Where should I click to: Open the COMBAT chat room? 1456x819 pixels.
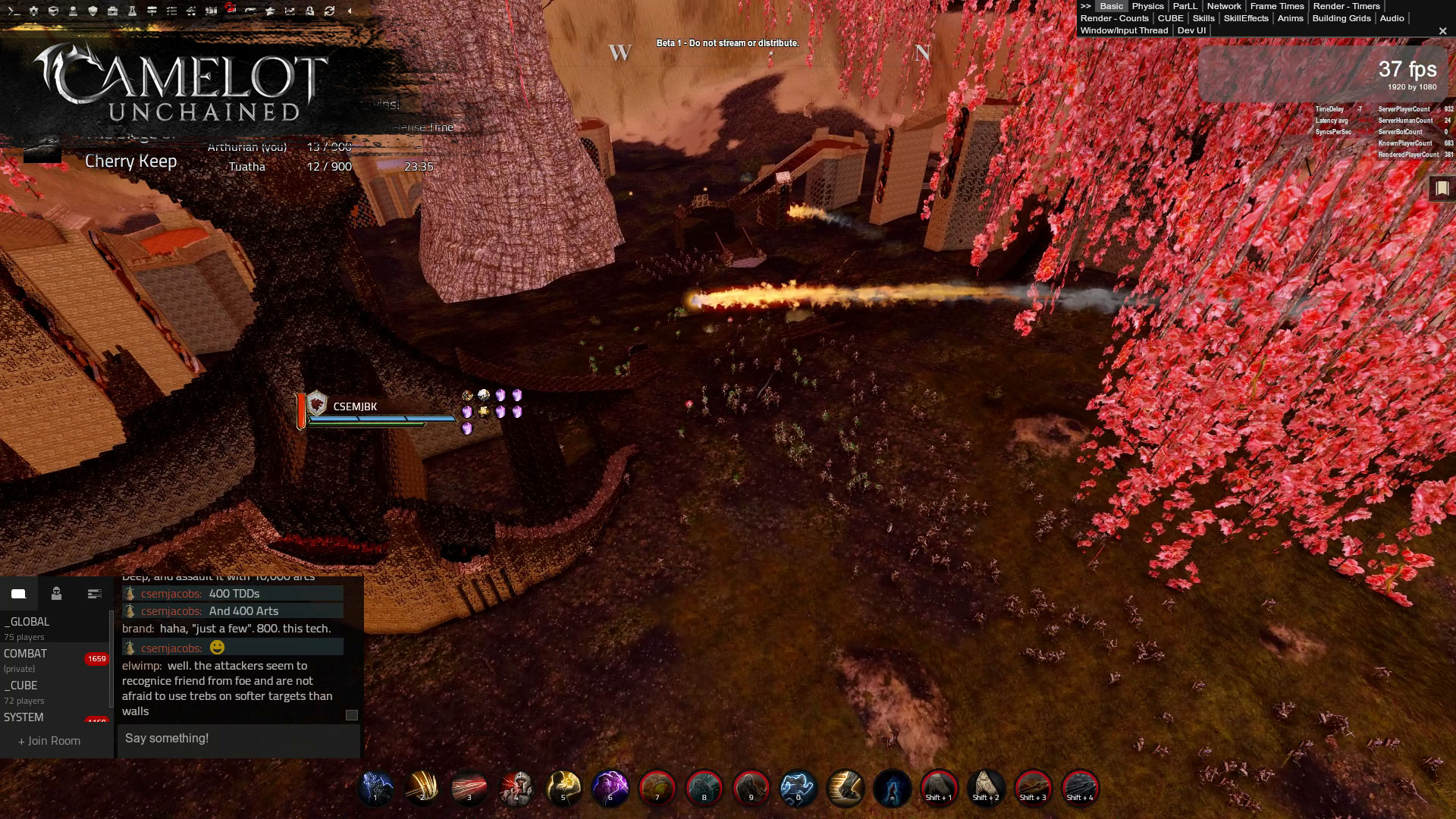pos(26,654)
